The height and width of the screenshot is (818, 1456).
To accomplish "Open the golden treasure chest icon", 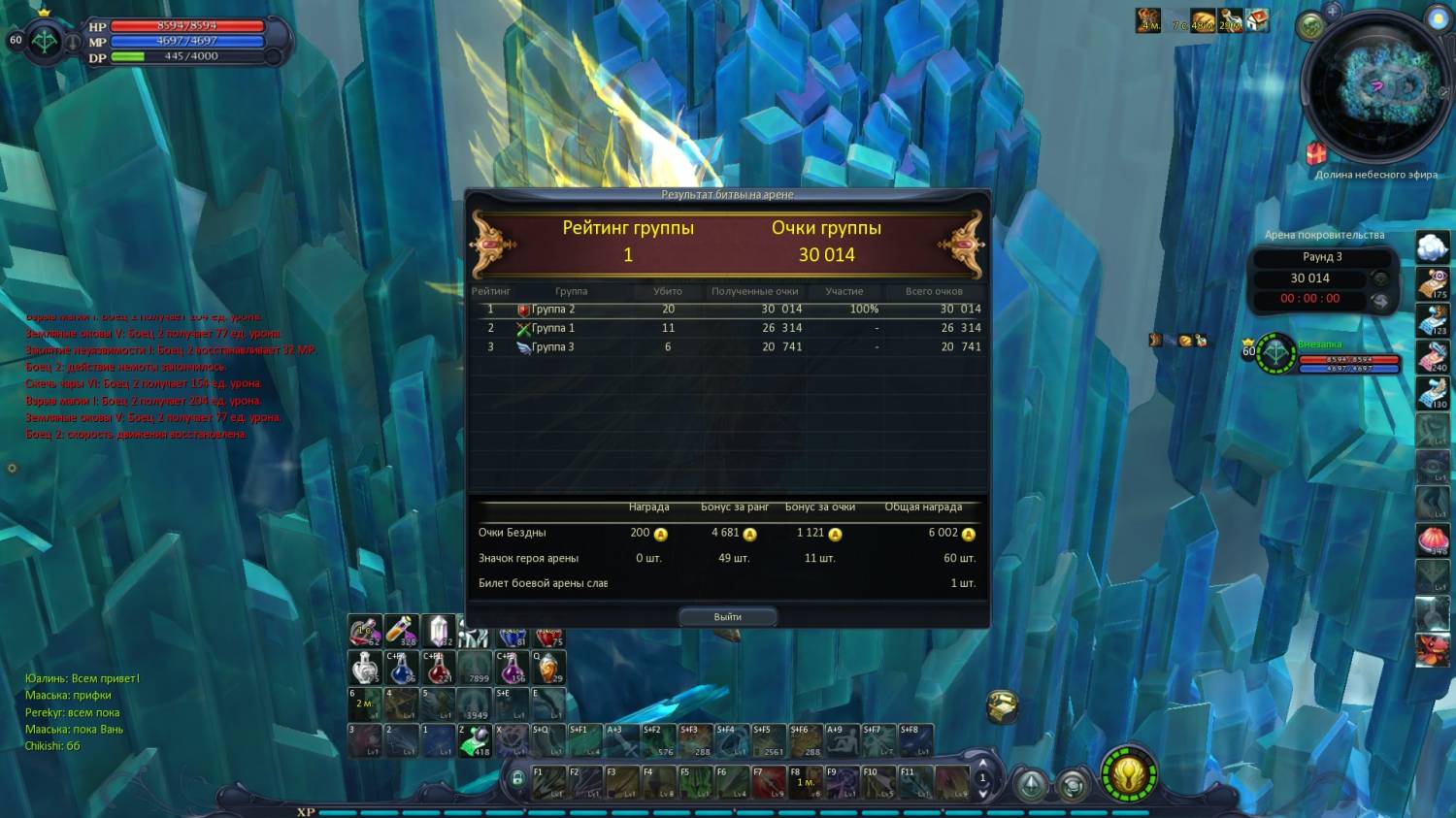I will 1001,705.
